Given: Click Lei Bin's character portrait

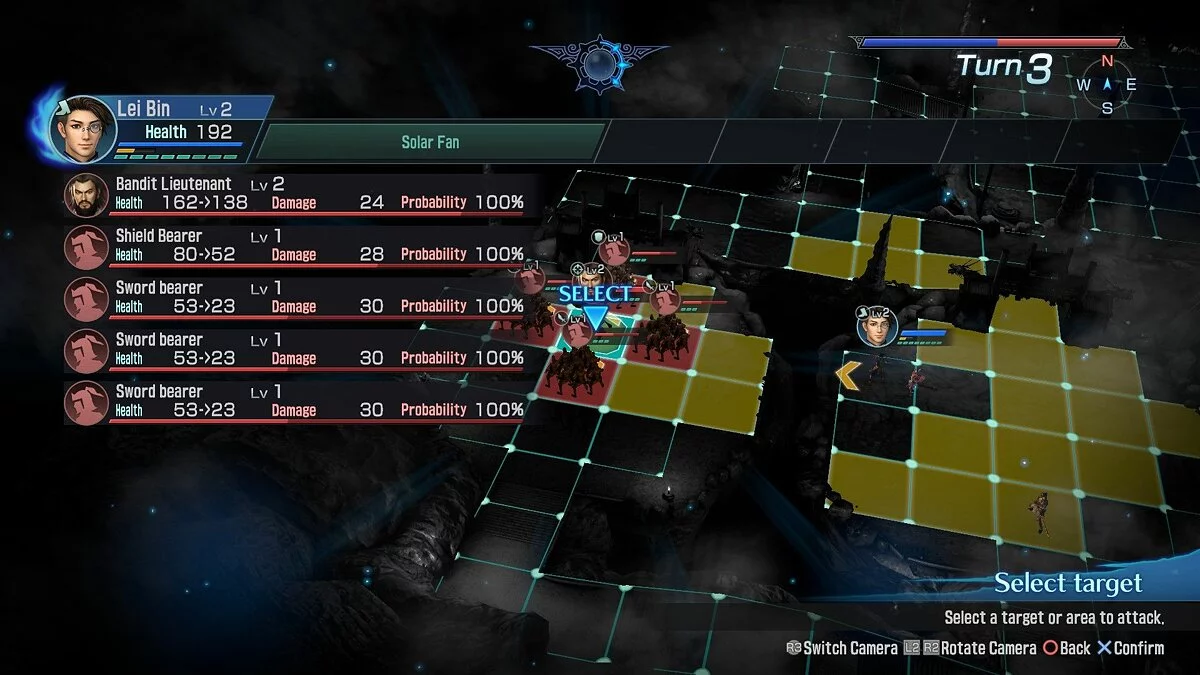Looking at the screenshot, I should tap(84, 130).
